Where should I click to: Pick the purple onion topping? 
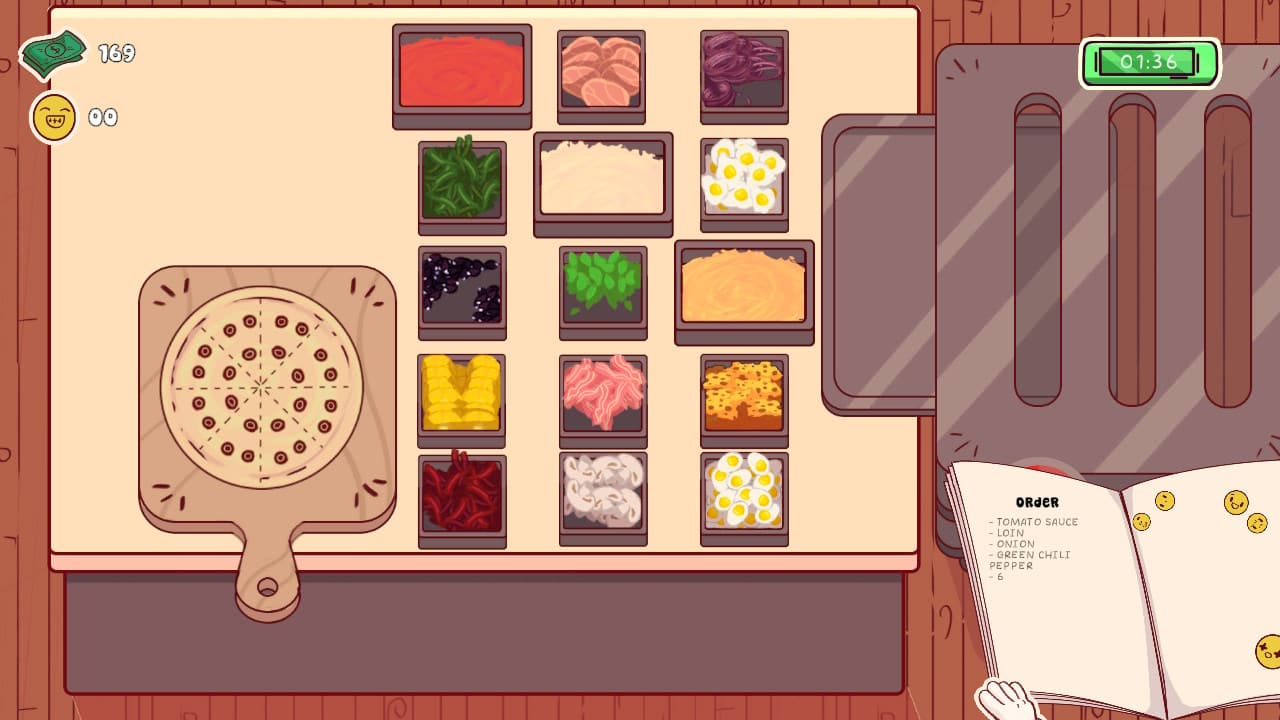pyautogui.click(x=743, y=72)
